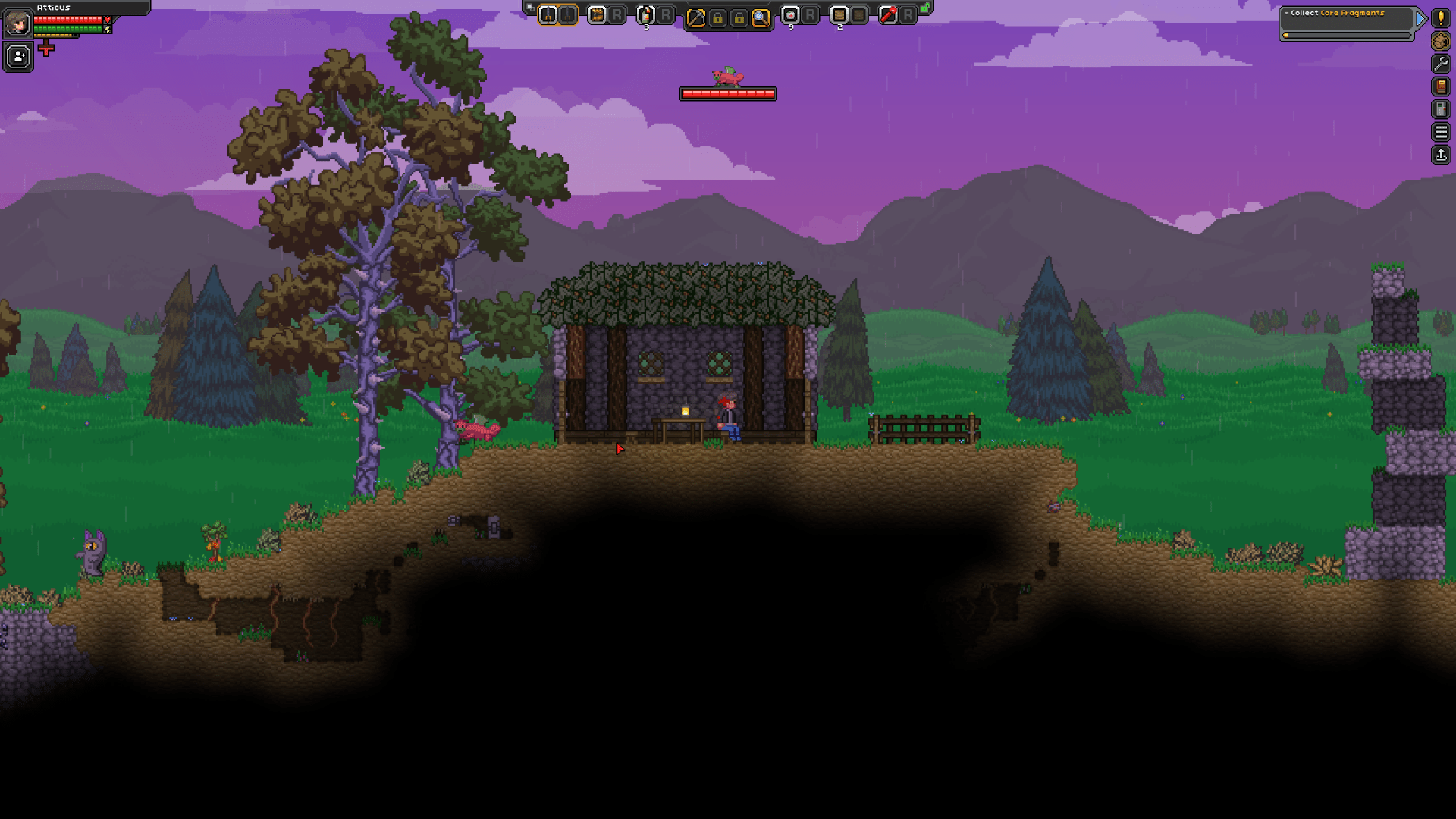Toggle the green hotbar lock
The height and width of the screenshot is (819, 1456).
tap(926, 8)
